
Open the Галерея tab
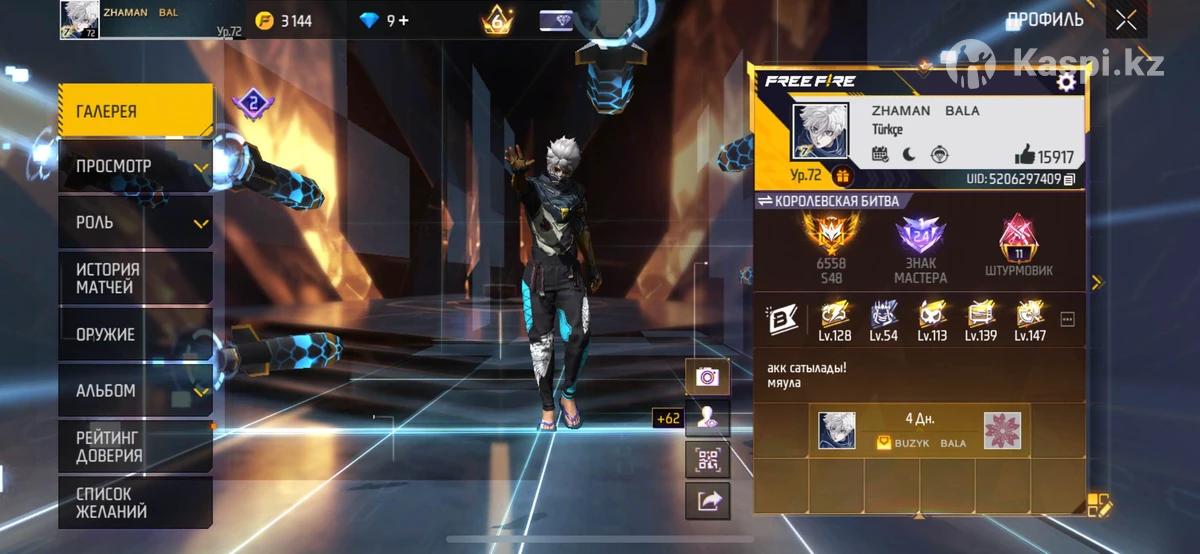pos(135,111)
